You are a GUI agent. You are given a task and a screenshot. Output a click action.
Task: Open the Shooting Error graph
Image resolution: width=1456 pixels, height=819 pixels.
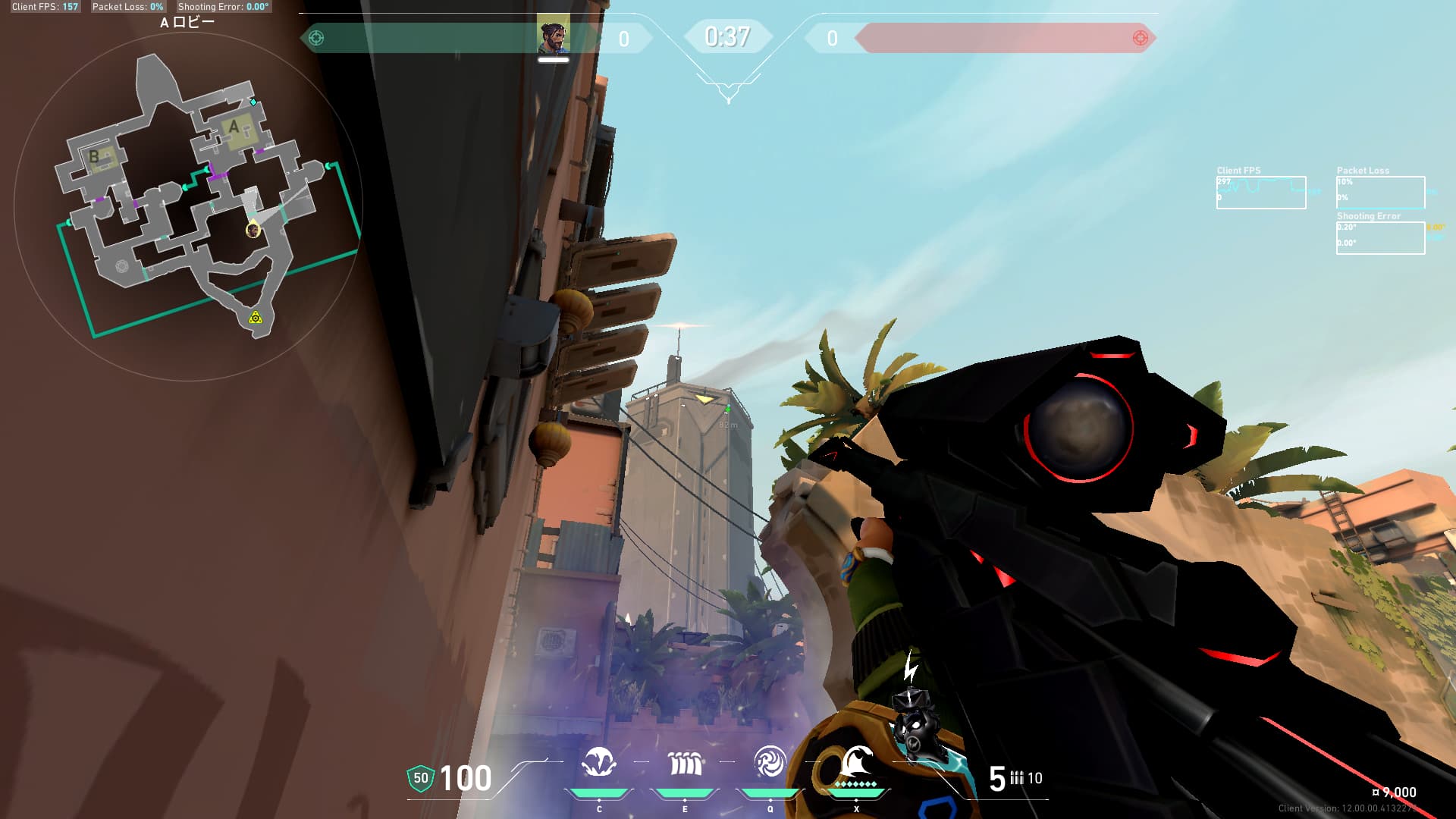tap(1380, 238)
